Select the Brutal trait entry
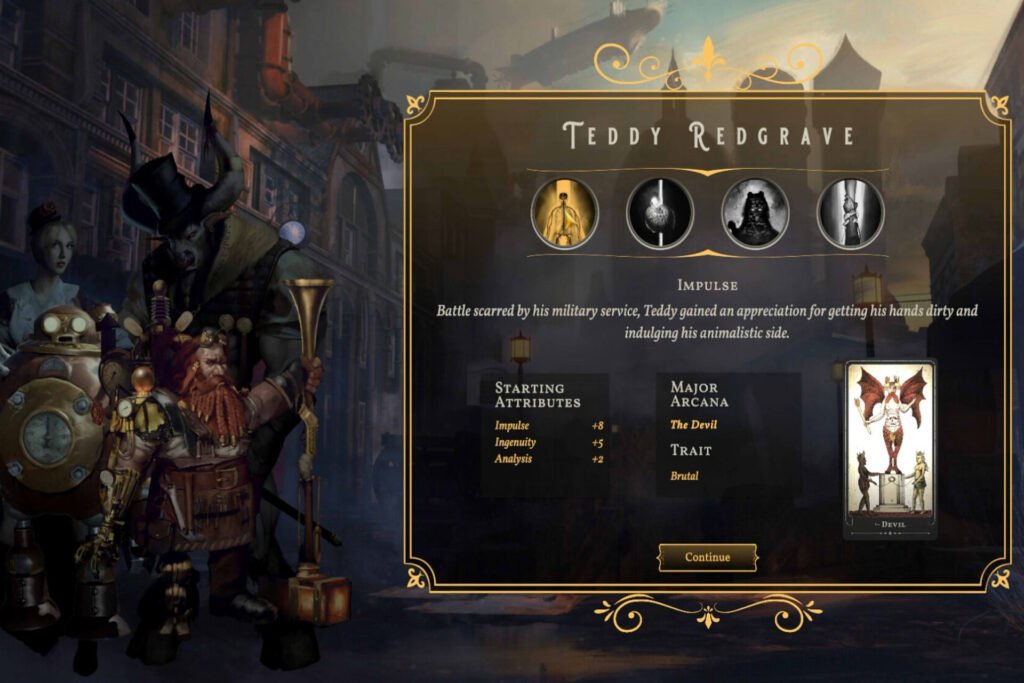The height and width of the screenshot is (683, 1024). [x=684, y=476]
